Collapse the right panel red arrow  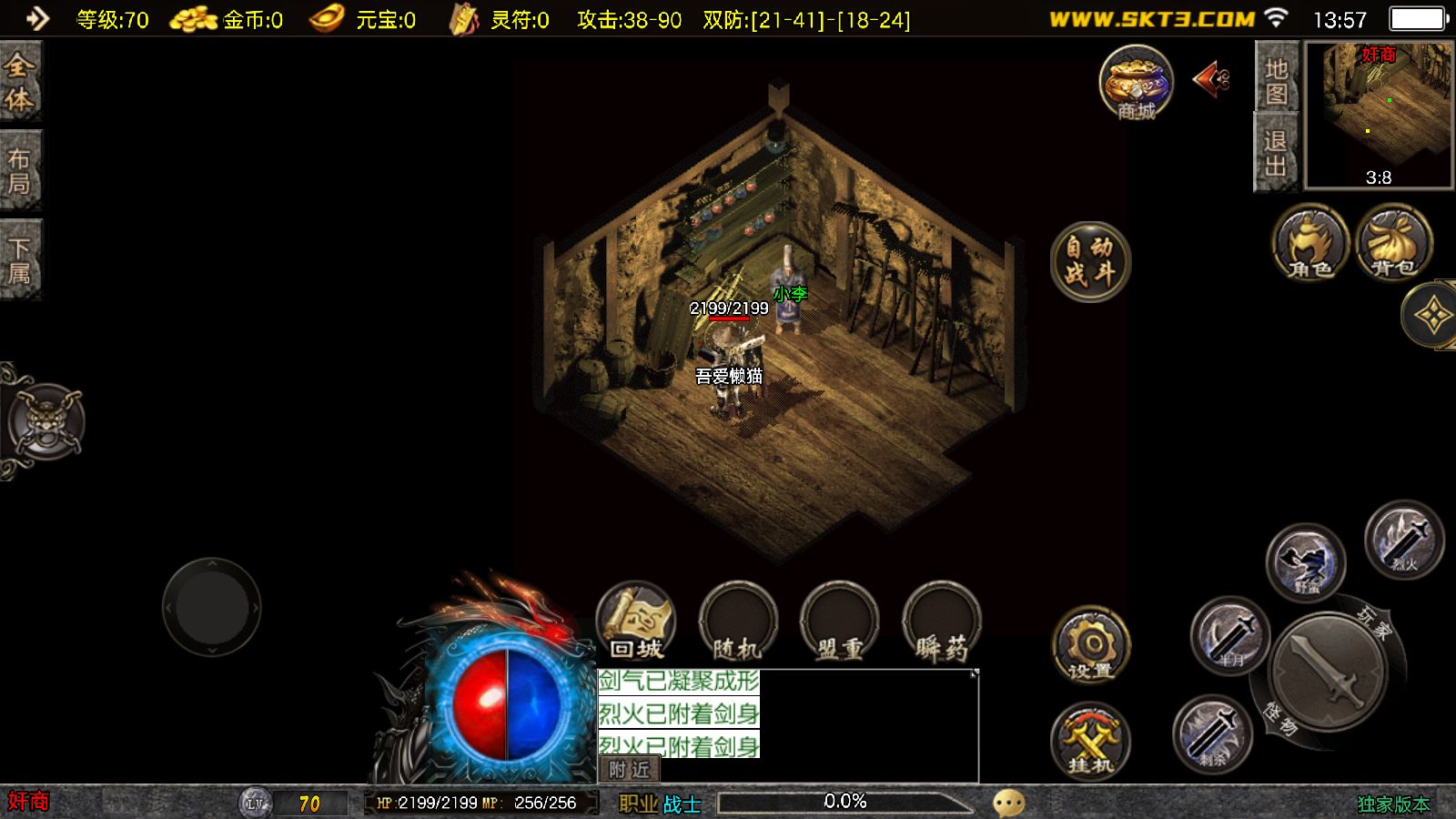tap(1210, 80)
